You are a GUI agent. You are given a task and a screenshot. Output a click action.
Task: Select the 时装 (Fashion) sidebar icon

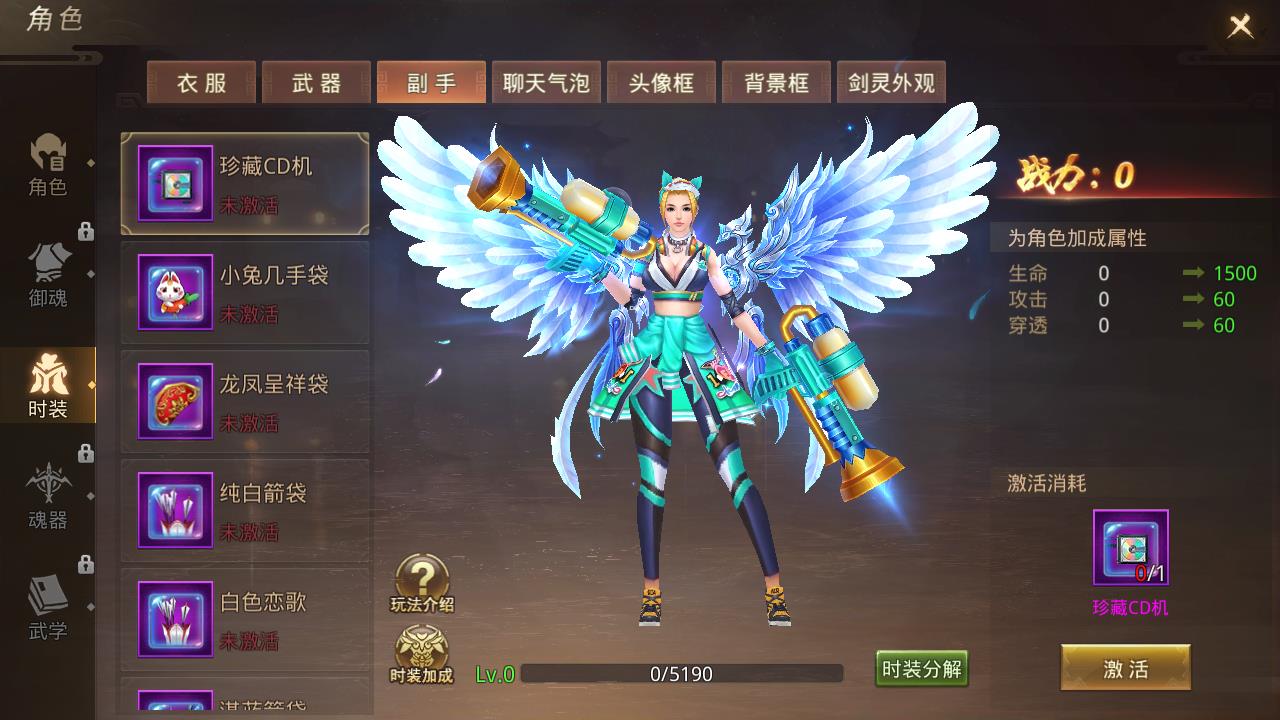click(x=48, y=385)
